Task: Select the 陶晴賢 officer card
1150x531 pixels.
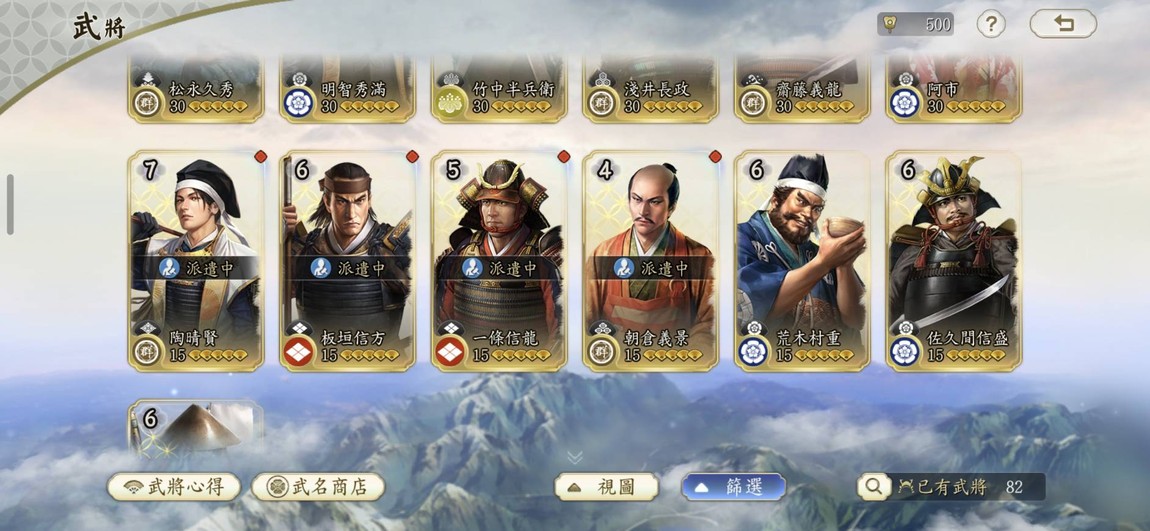Action: pos(196,260)
